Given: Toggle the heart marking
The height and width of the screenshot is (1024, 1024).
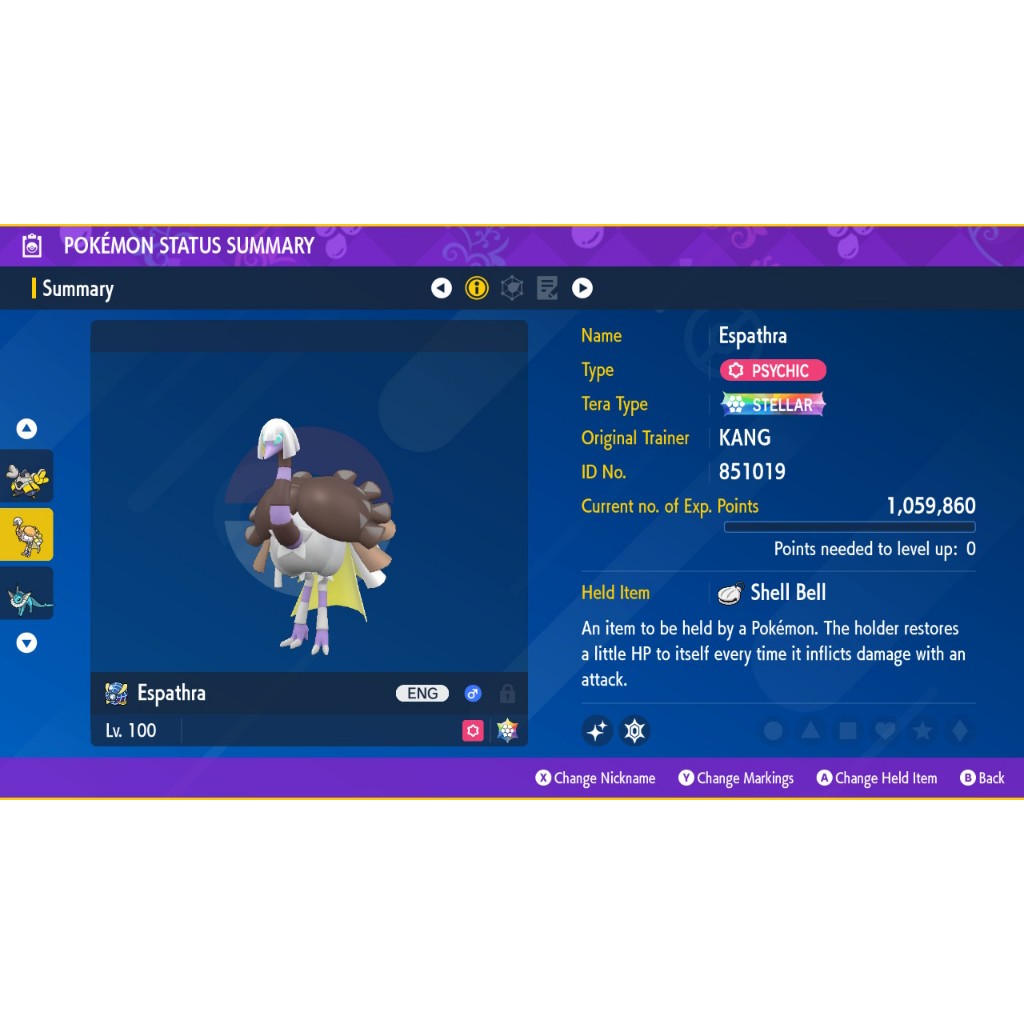Looking at the screenshot, I should tap(885, 731).
